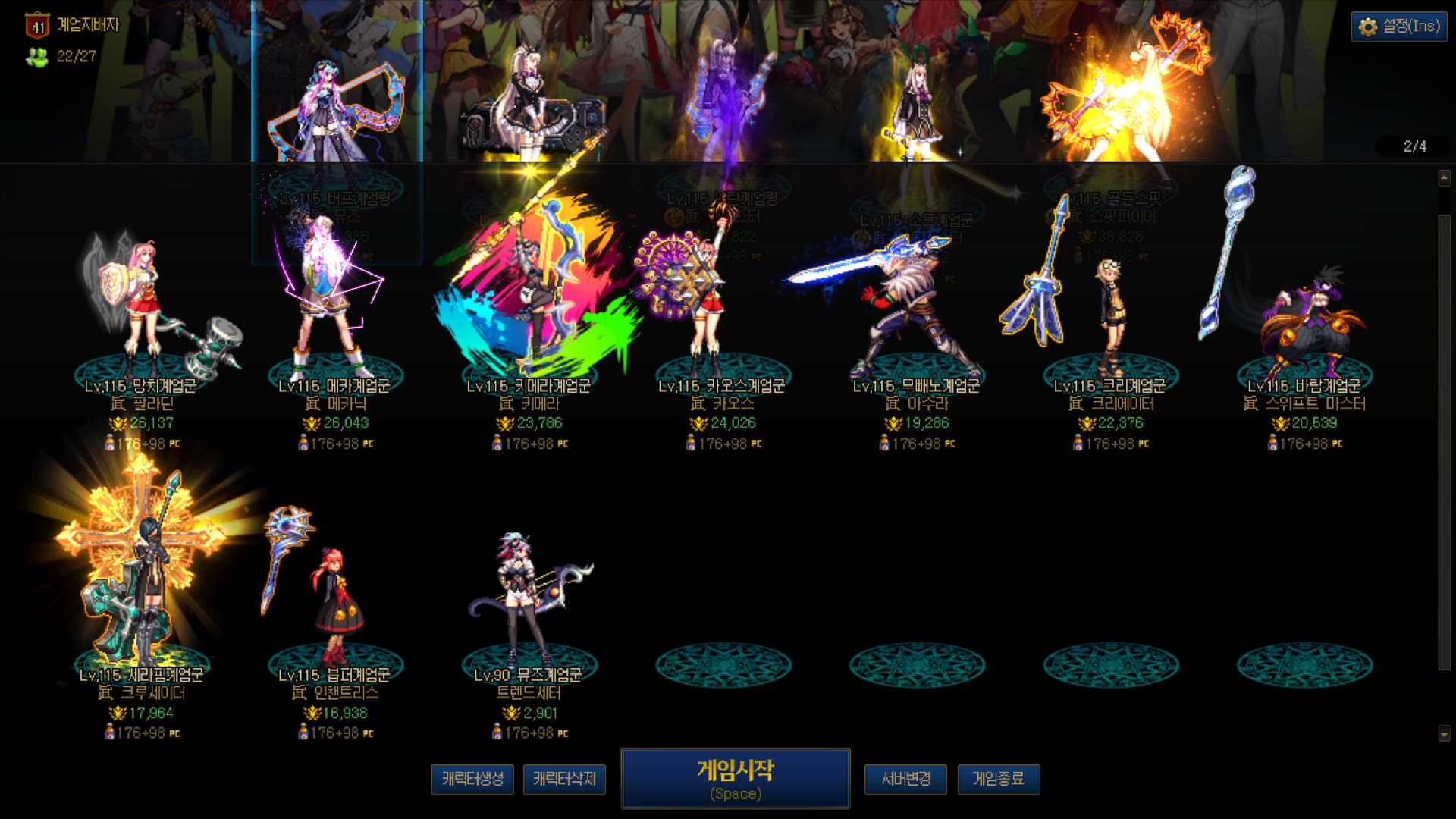Image resolution: width=1456 pixels, height=819 pixels.
Task: Select the 크리계엄군 Creator character
Action: click(1110, 318)
